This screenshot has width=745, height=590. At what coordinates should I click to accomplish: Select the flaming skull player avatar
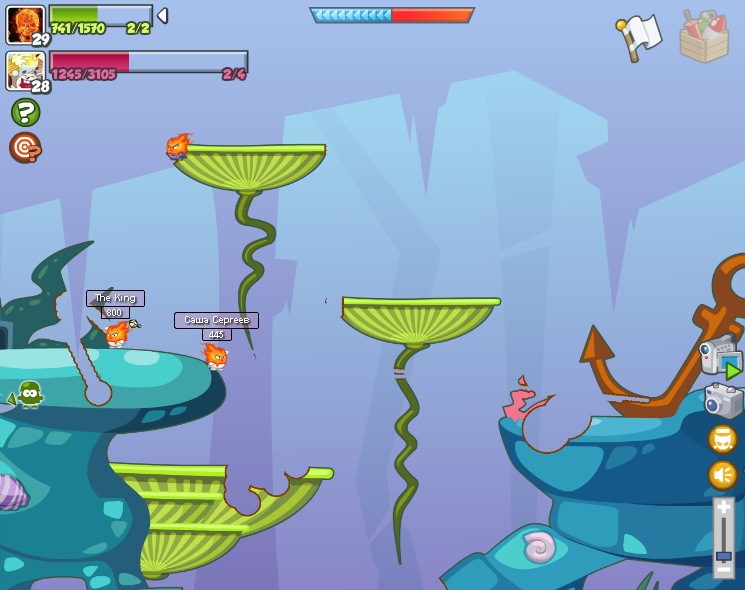click(x=25, y=25)
